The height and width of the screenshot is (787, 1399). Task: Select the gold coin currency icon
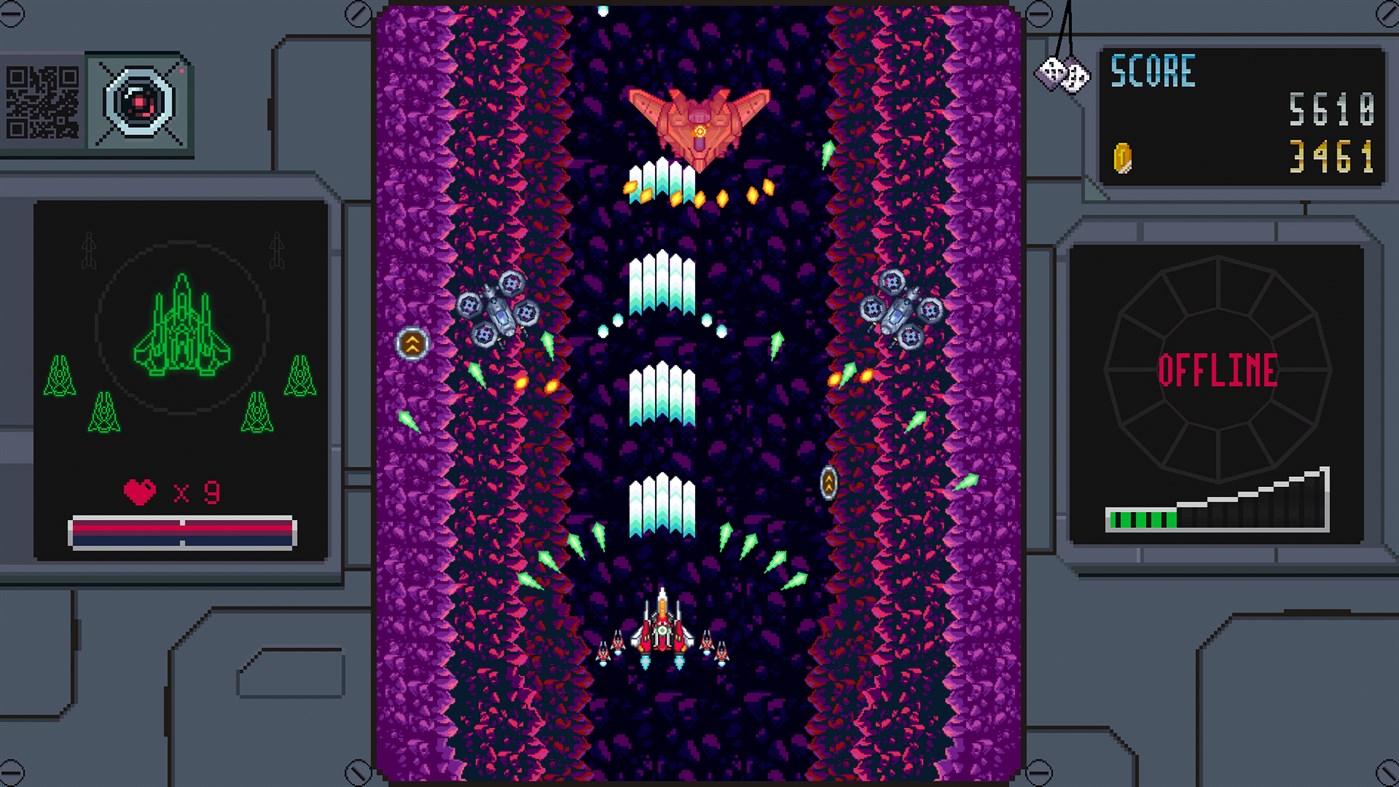(1125, 153)
